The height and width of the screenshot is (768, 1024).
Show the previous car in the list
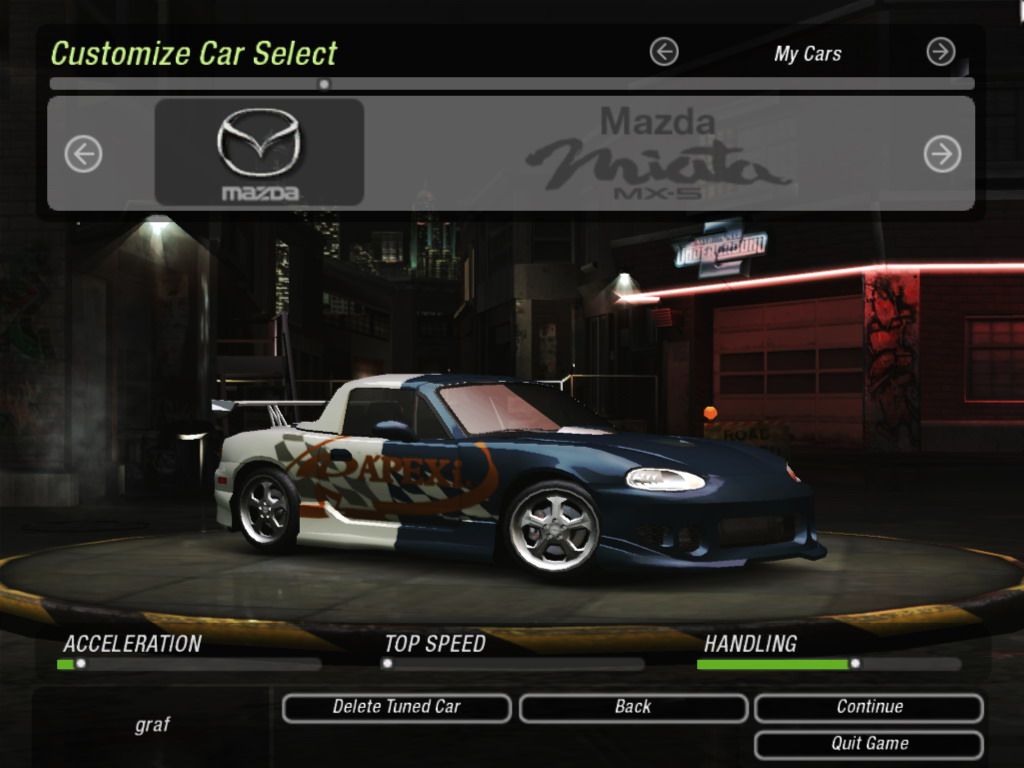click(84, 154)
